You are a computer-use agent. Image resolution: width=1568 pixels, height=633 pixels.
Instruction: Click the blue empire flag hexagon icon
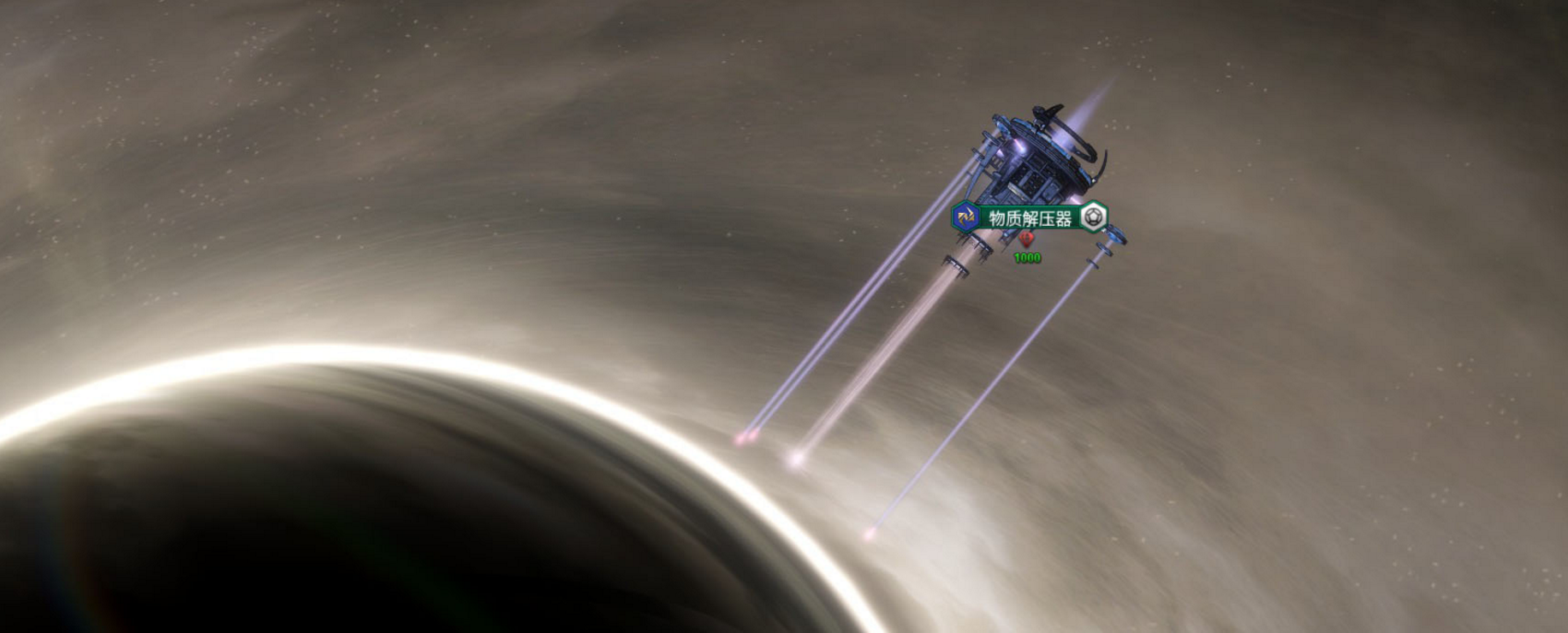pos(966,217)
